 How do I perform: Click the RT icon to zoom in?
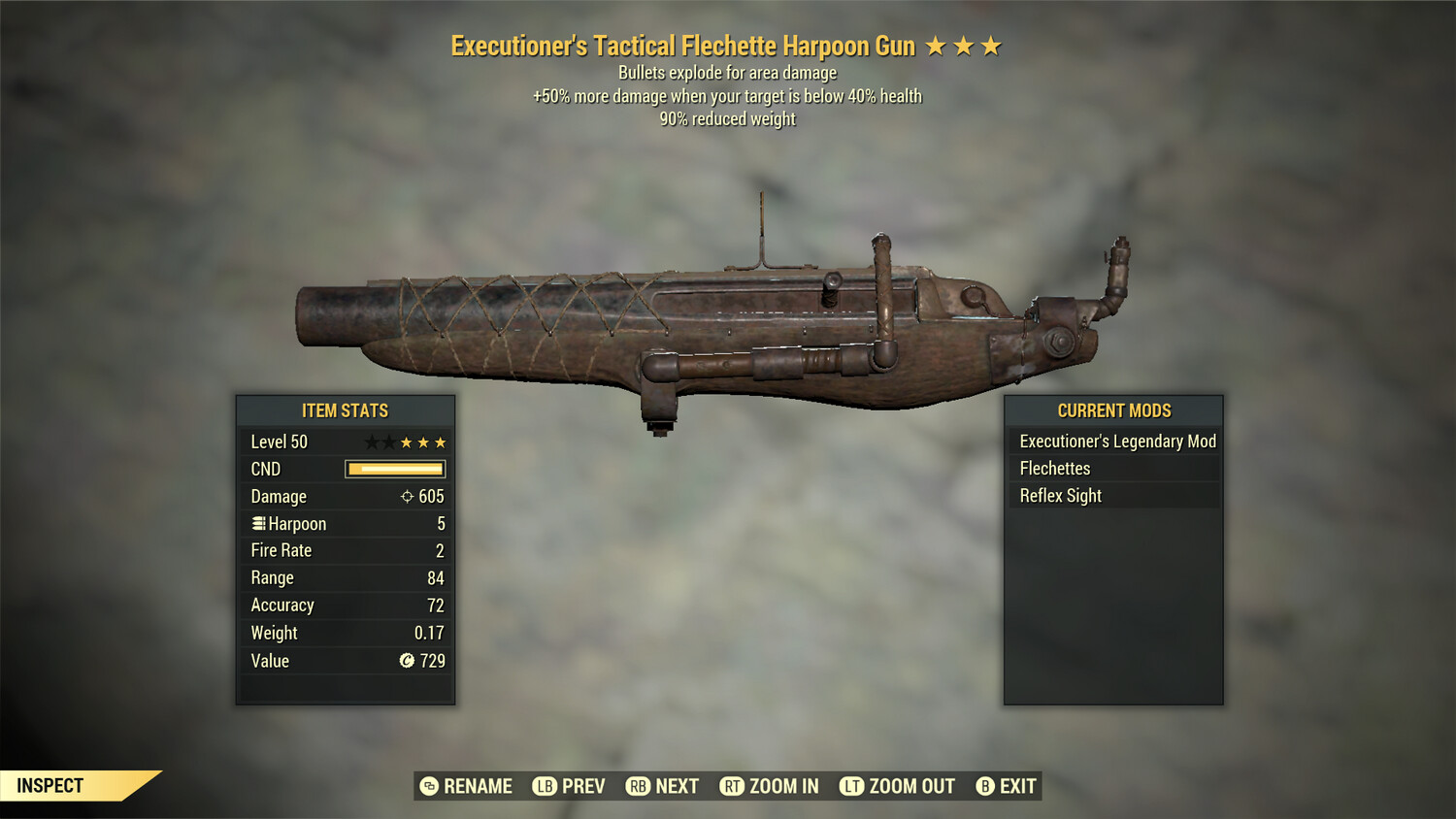[734, 786]
